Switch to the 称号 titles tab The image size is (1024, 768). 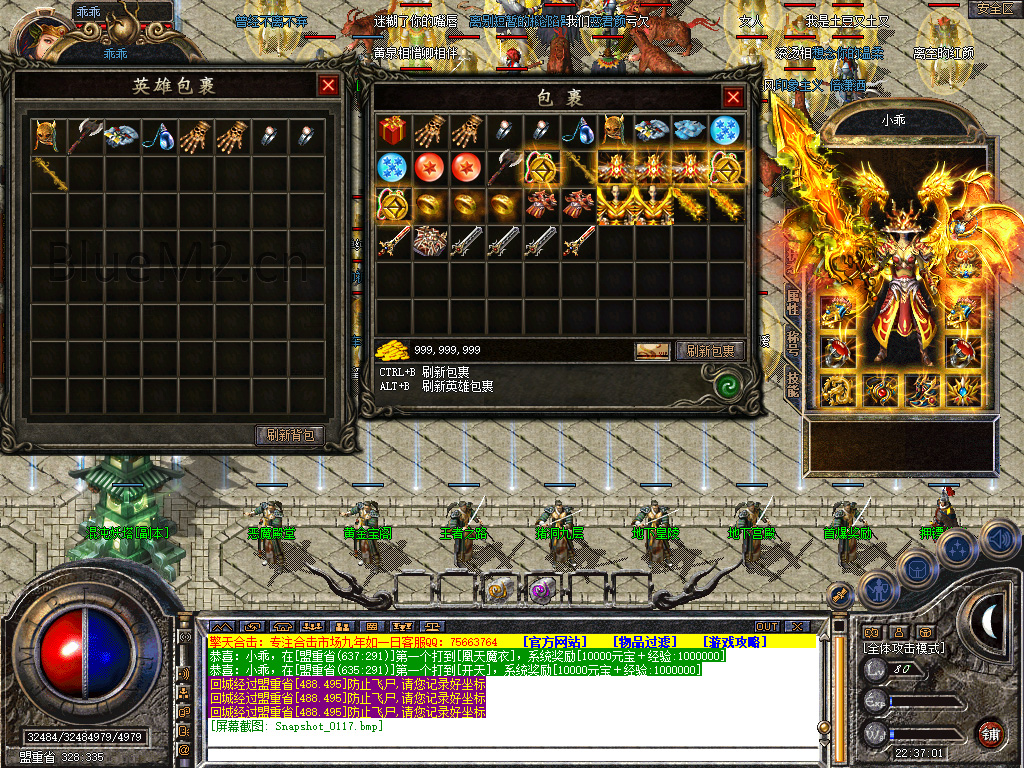coord(793,342)
